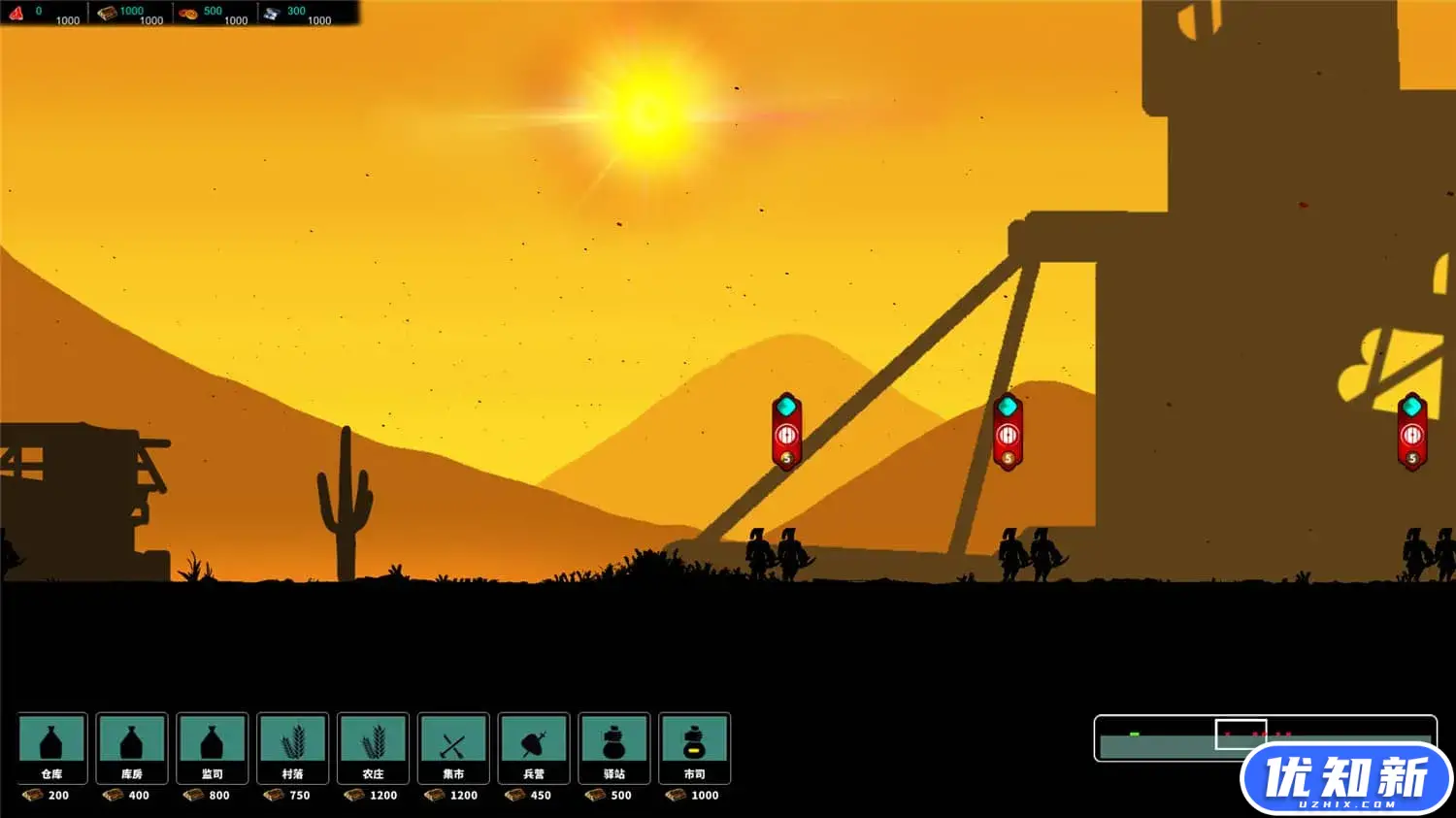Select the 仓库 warehouse building card
The image size is (1456, 818).
(52, 747)
